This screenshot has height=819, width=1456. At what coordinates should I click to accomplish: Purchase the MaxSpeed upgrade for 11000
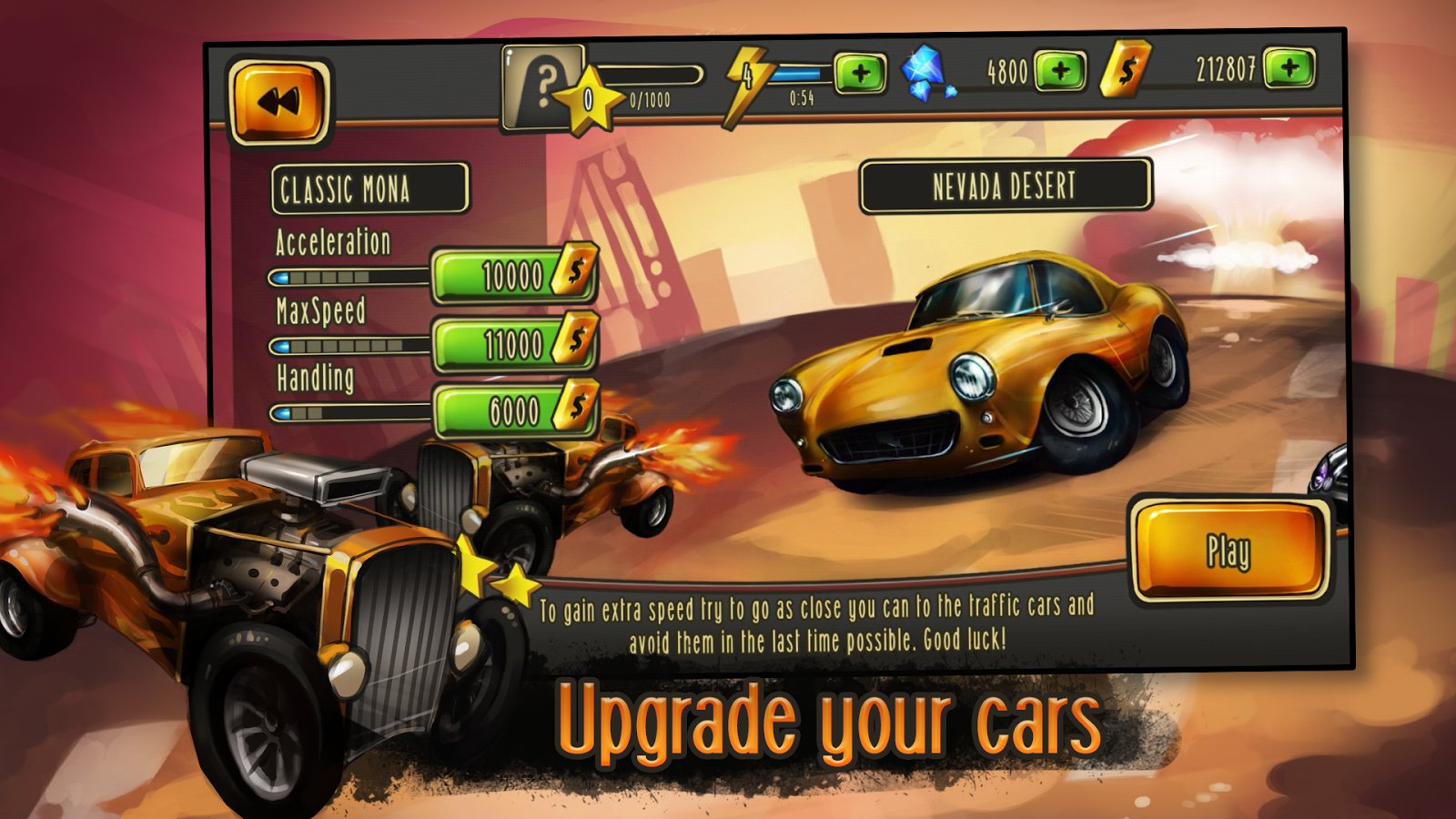pyautogui.click(x=514, y=344)
